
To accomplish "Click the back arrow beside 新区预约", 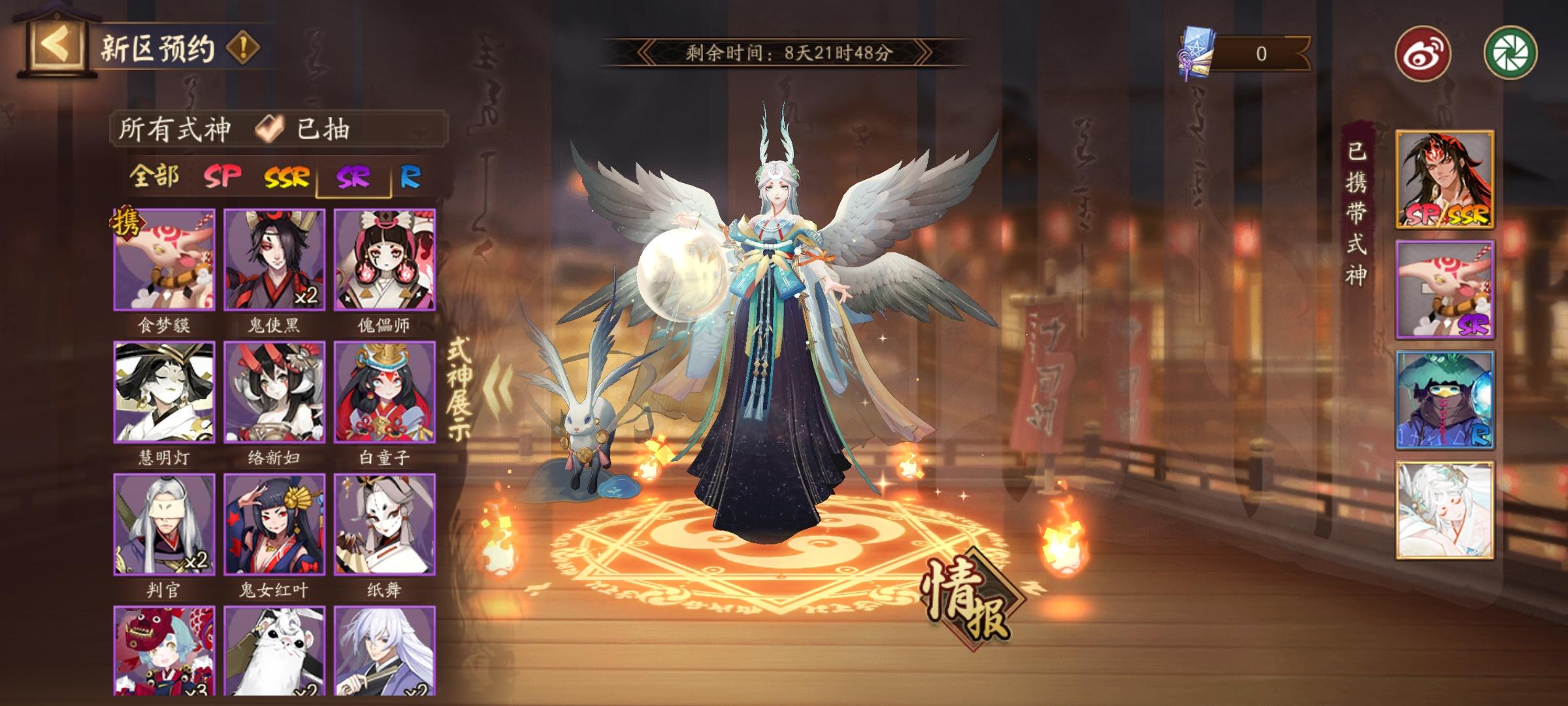I will click(x=56, y=42).
